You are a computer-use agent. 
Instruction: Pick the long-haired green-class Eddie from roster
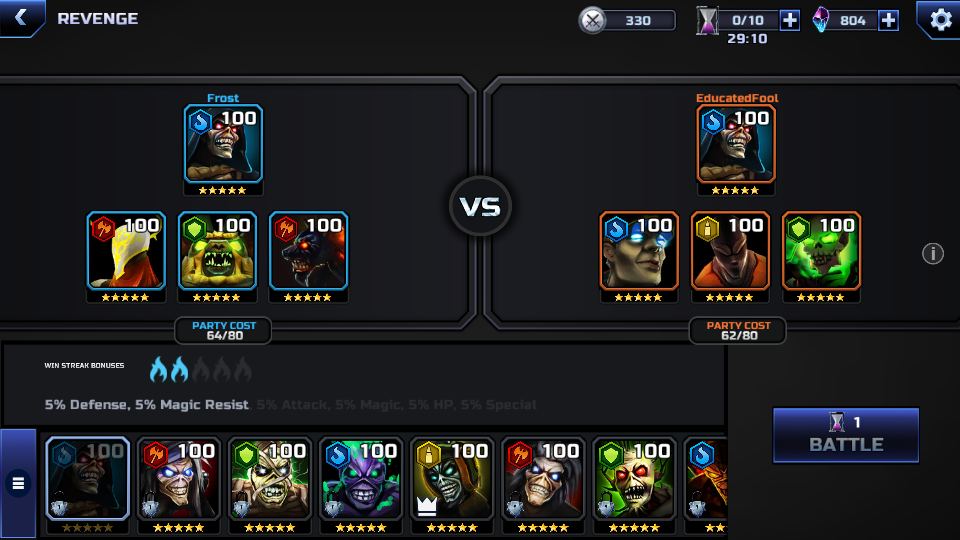point(269,479)
